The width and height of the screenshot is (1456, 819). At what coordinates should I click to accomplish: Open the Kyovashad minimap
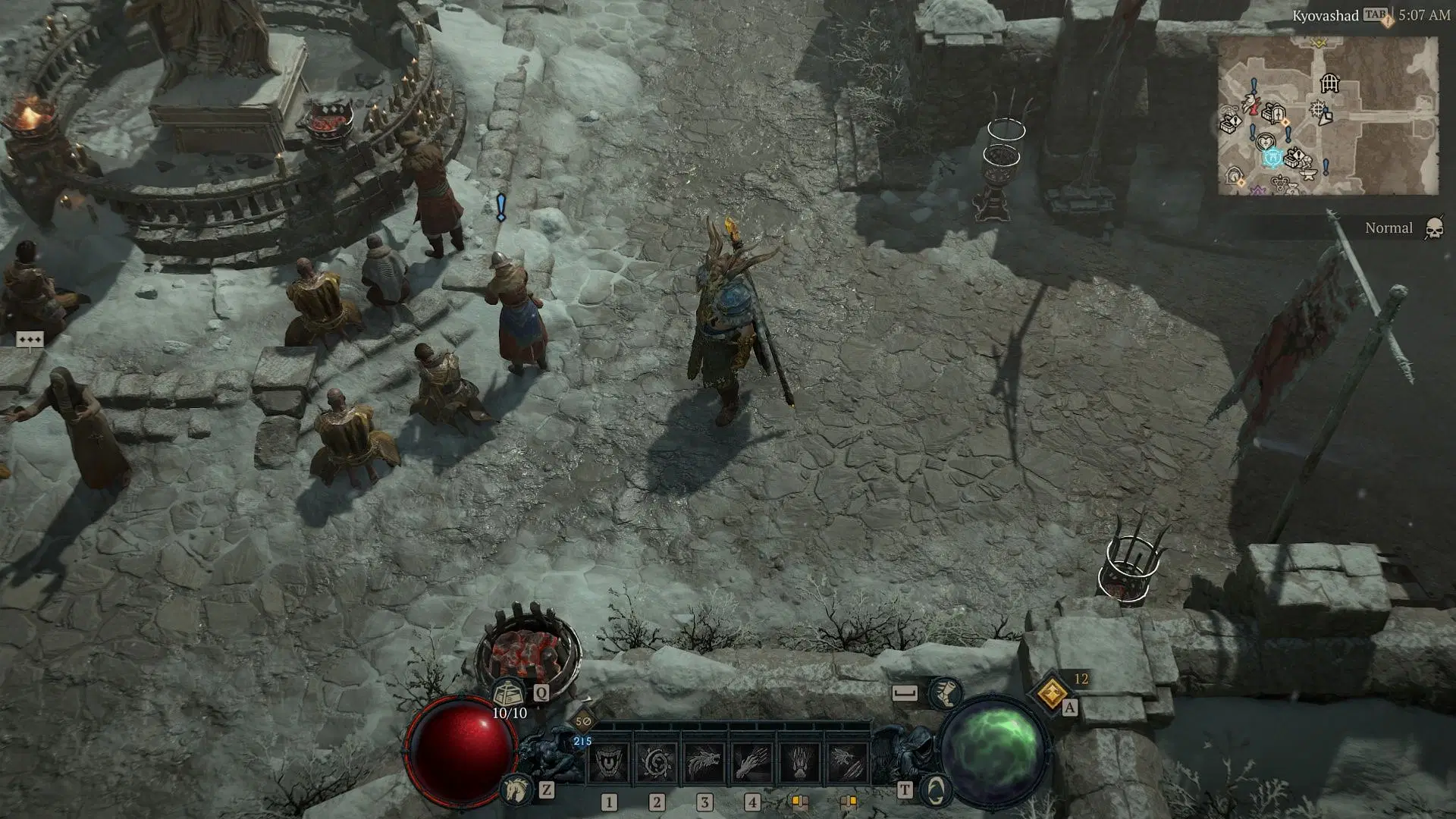(1327, 115)
